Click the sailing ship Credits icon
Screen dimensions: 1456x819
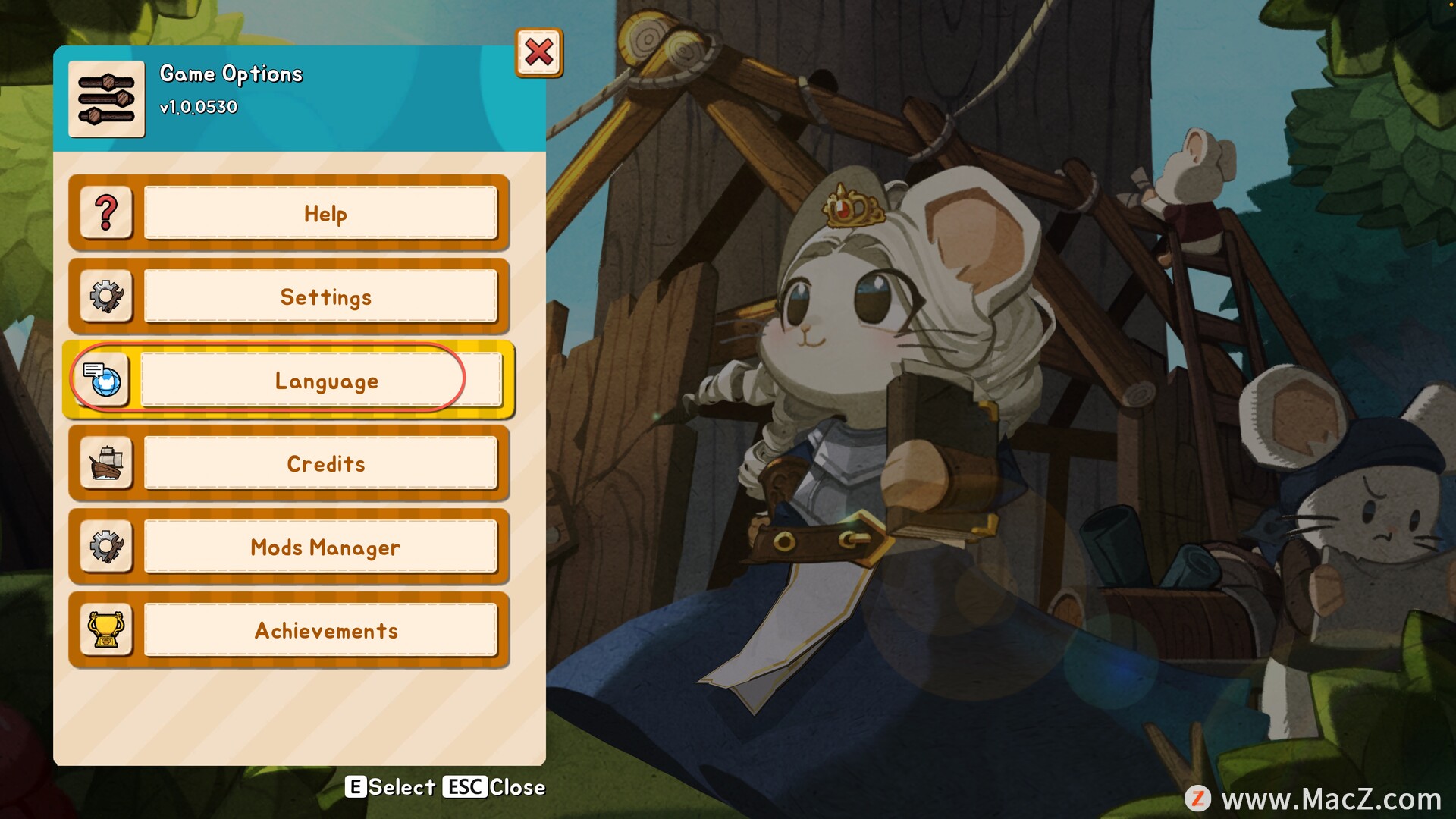click(x=106, y=464)
